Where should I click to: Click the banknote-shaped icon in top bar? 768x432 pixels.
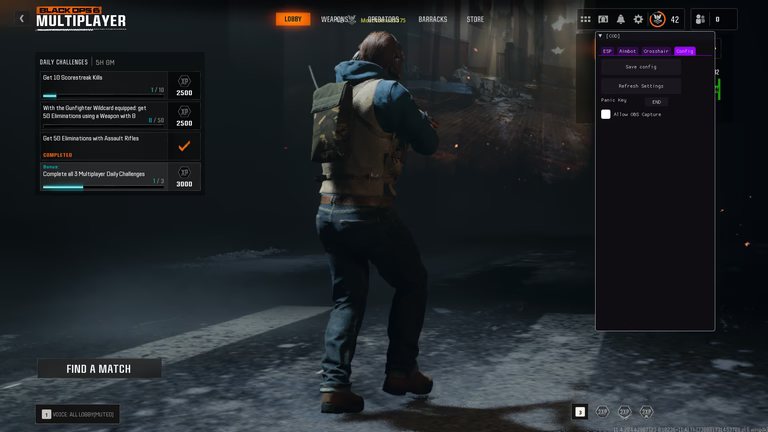click(x=603, y=19)
